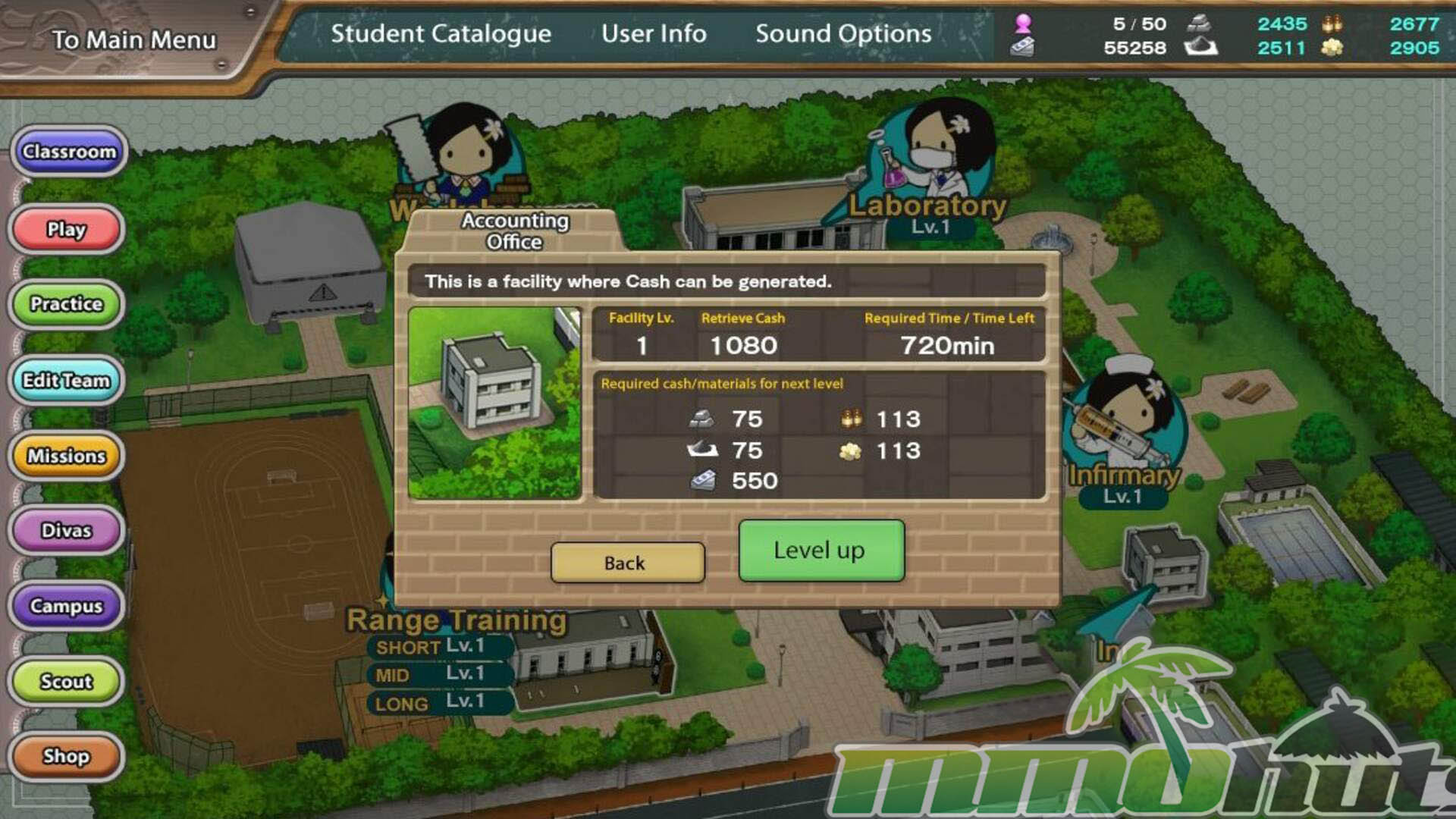Return to the Main Menu
Screen dimensions: 1456x819
point(133,39)
